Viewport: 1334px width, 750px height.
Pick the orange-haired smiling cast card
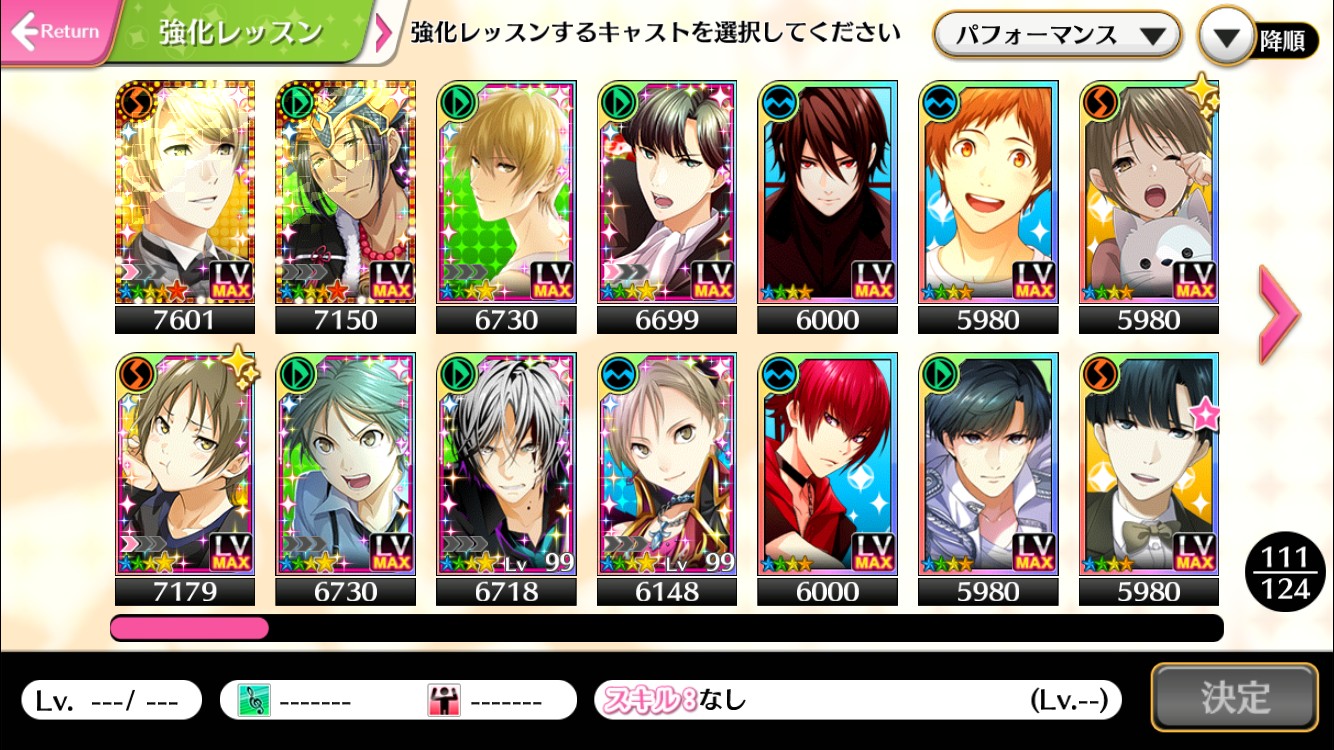tap(988, 192)
